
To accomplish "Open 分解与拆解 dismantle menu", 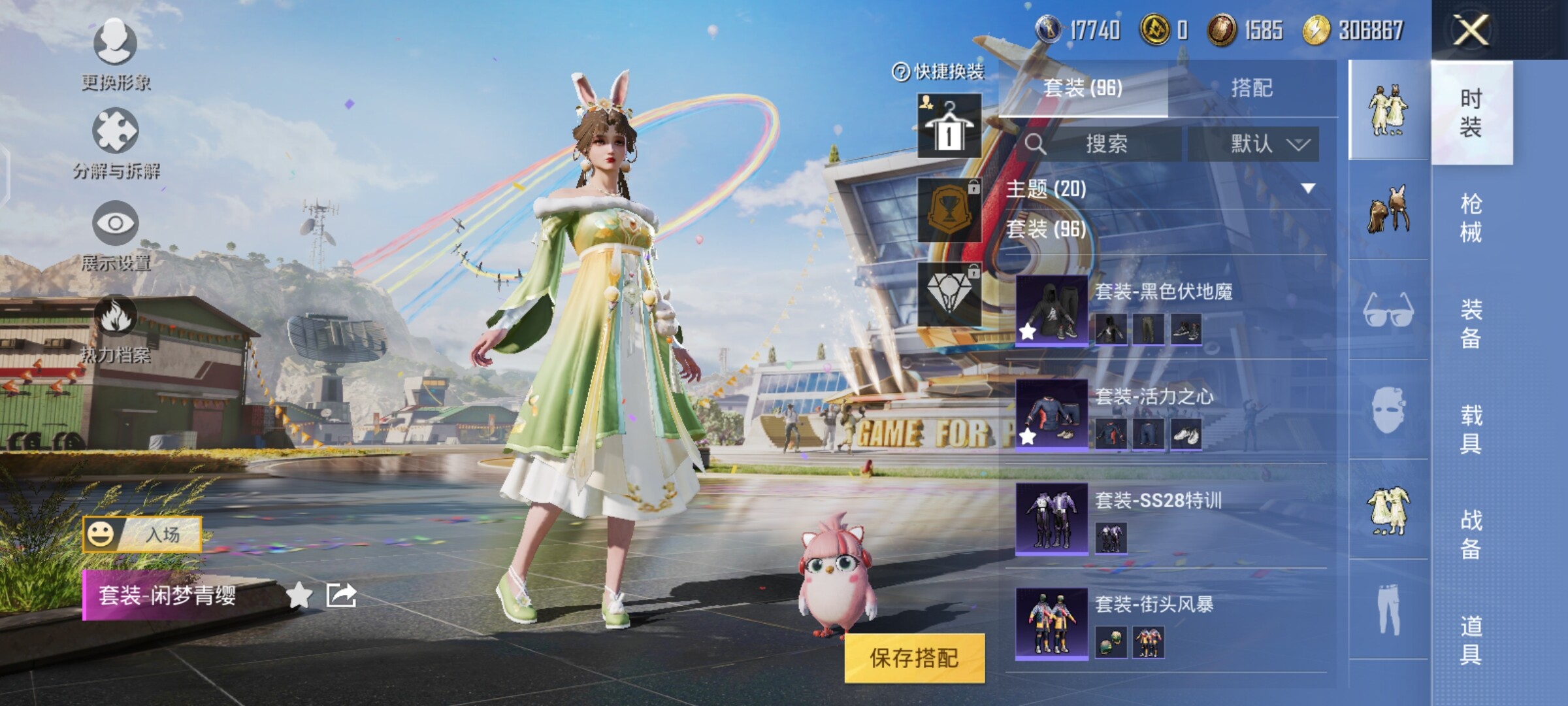I will [116, 144].
